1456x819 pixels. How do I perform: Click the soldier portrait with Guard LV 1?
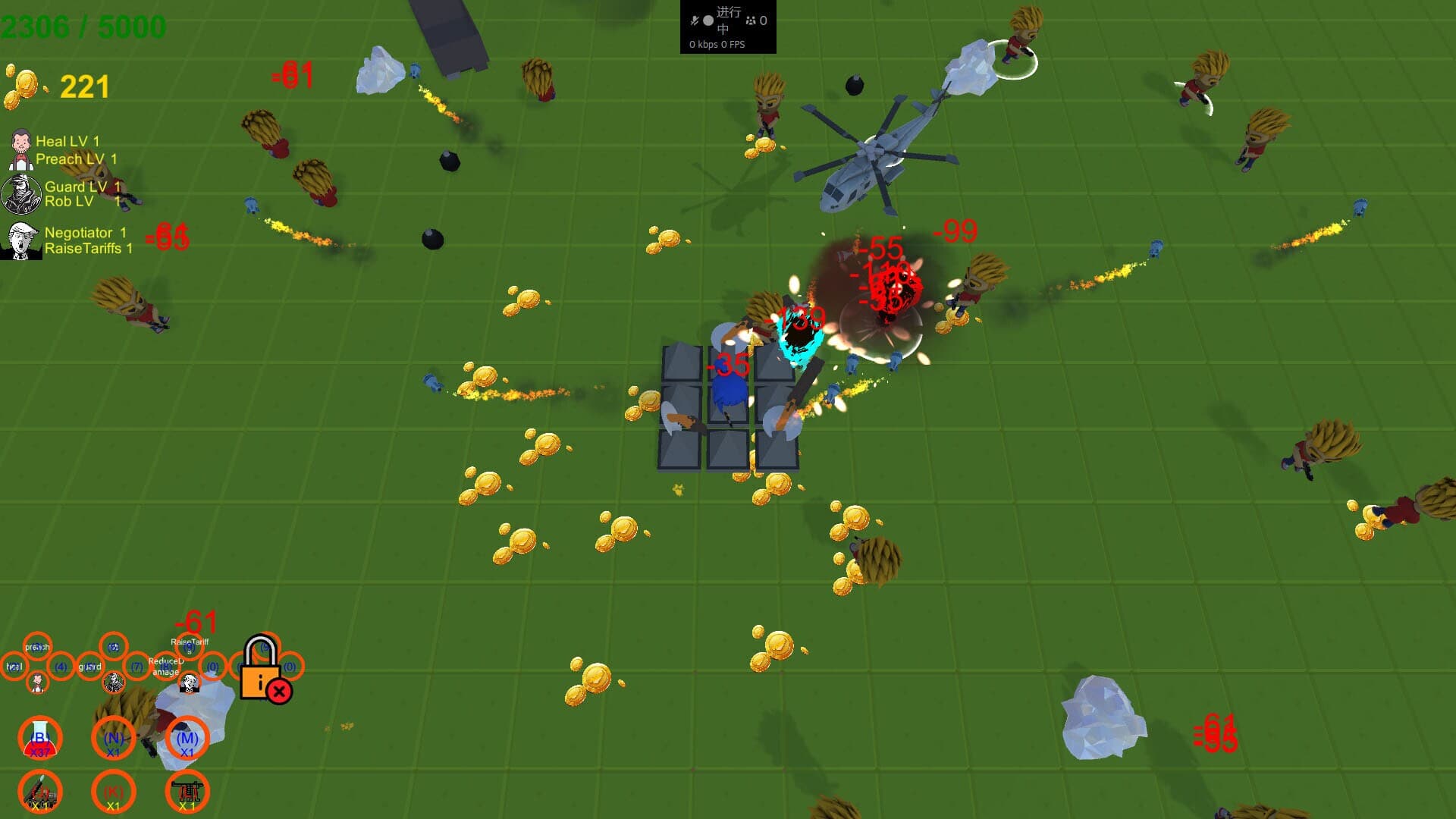(23, 193)
